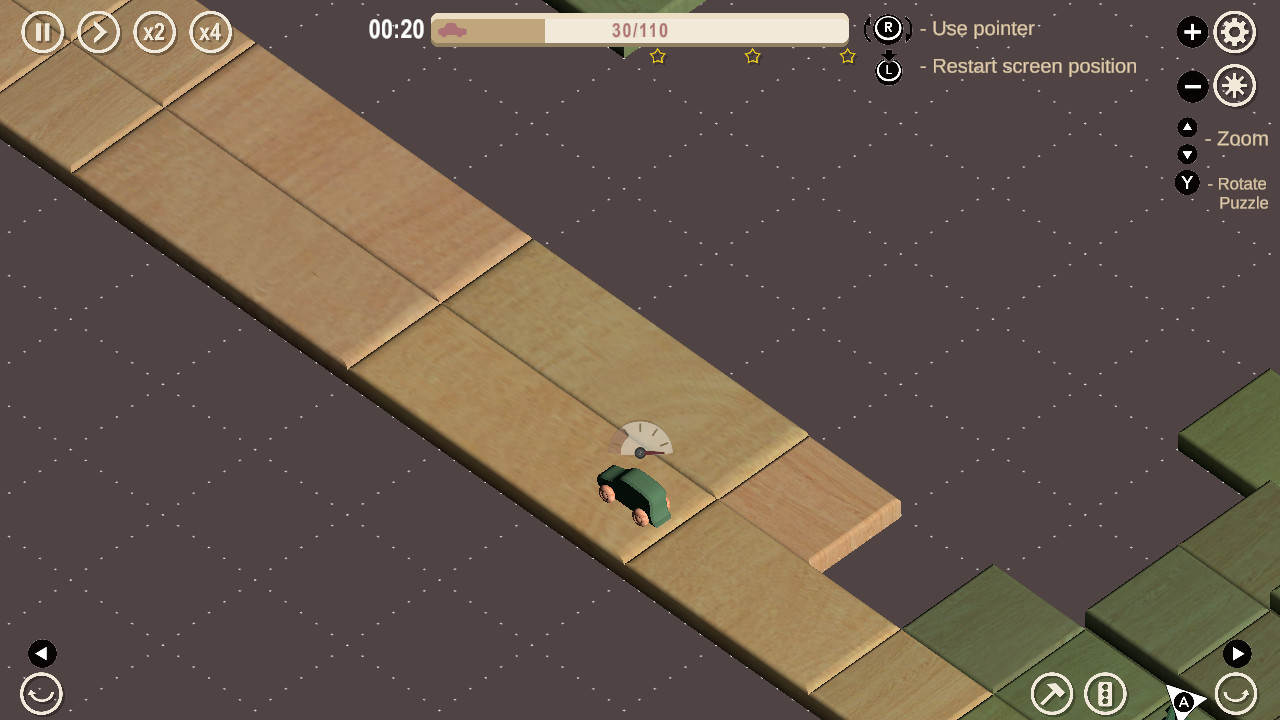Click the first star below the progress bar
The image size is (1280, 720).
pos(658,56)
